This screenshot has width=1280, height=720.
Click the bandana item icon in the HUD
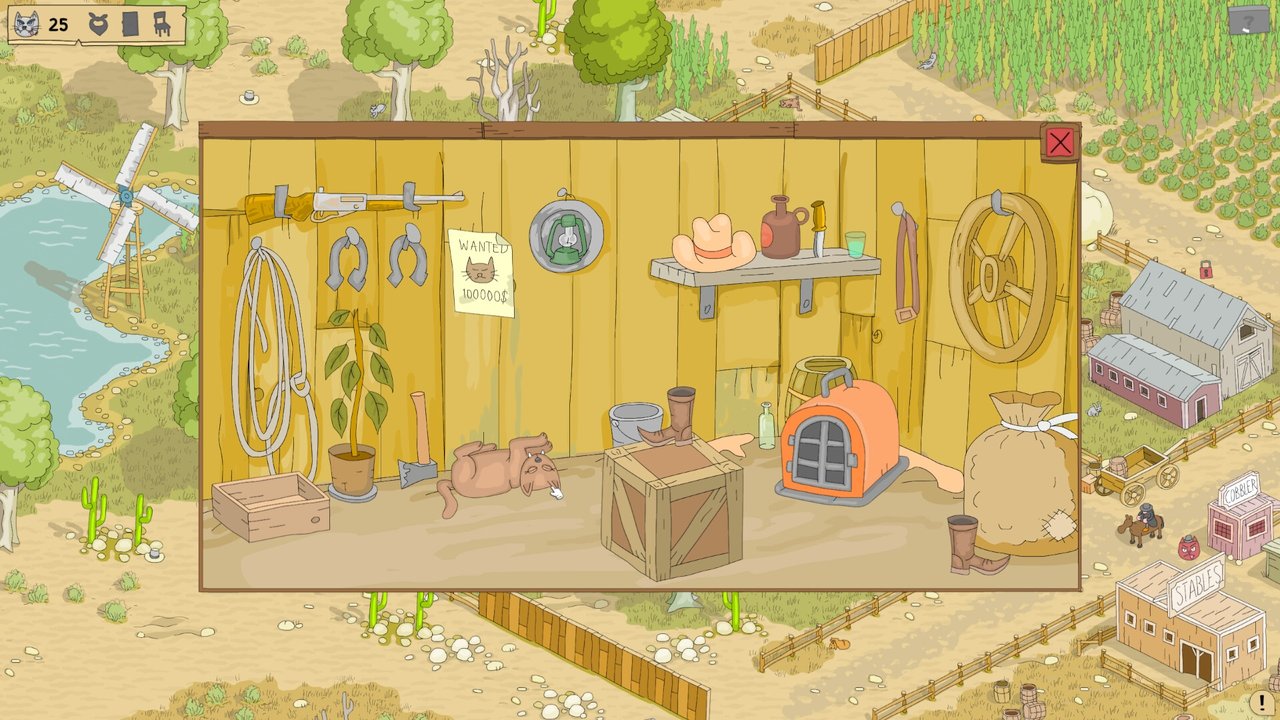point(98,24)
